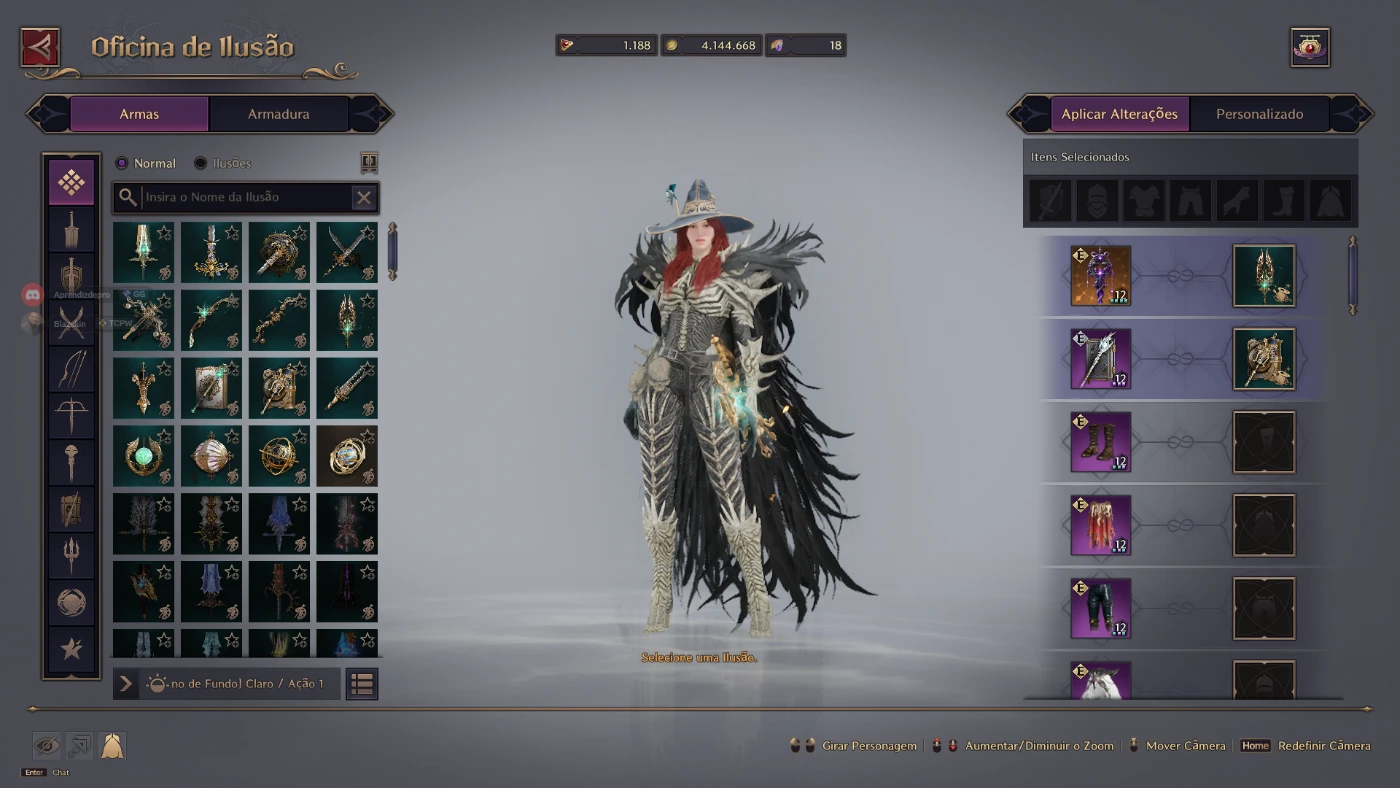Select the equipped purple staff item

click(1101, 275)
